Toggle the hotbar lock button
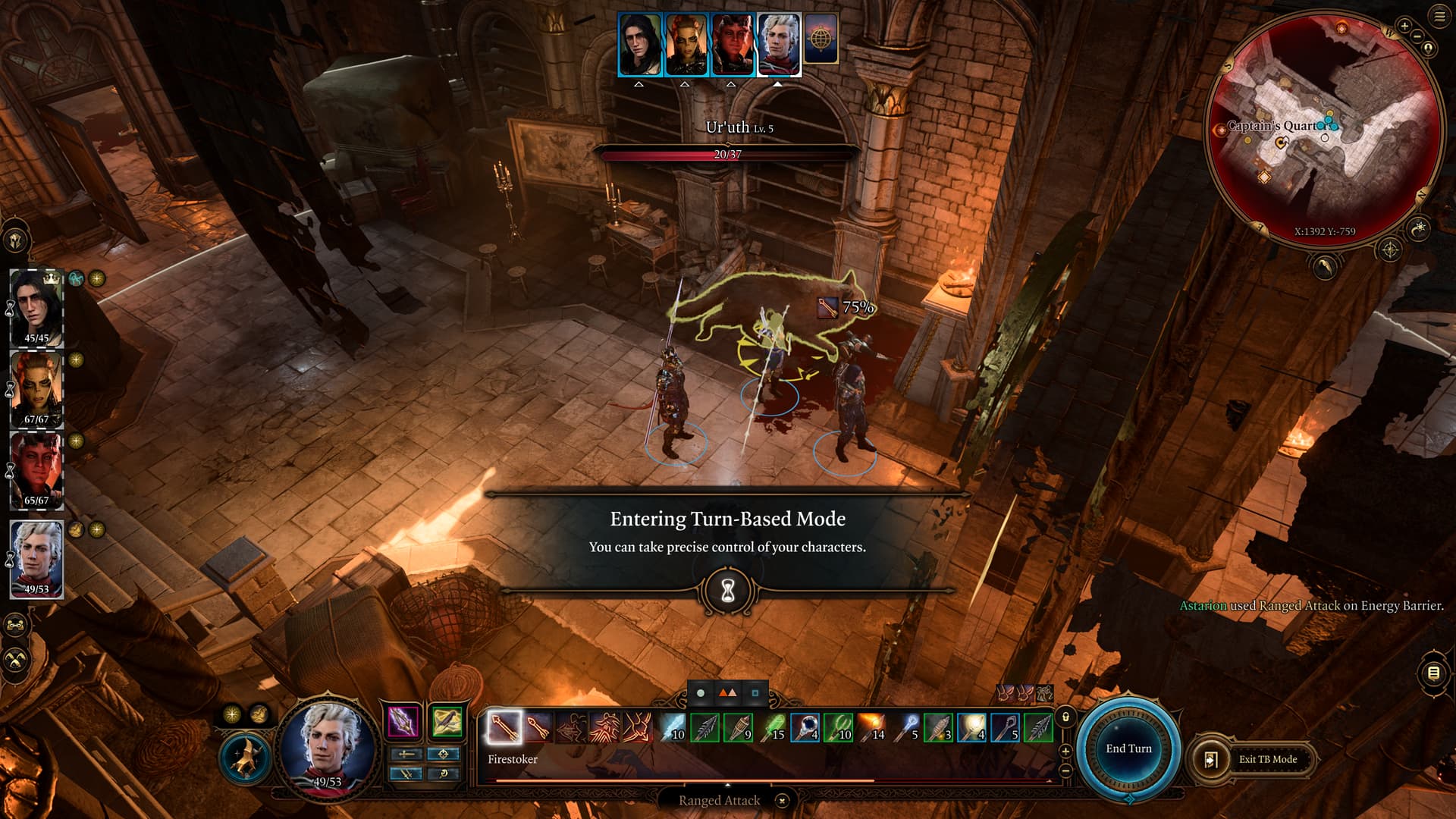Screen dimensions: 1456x819 [x=1065, y=717]
